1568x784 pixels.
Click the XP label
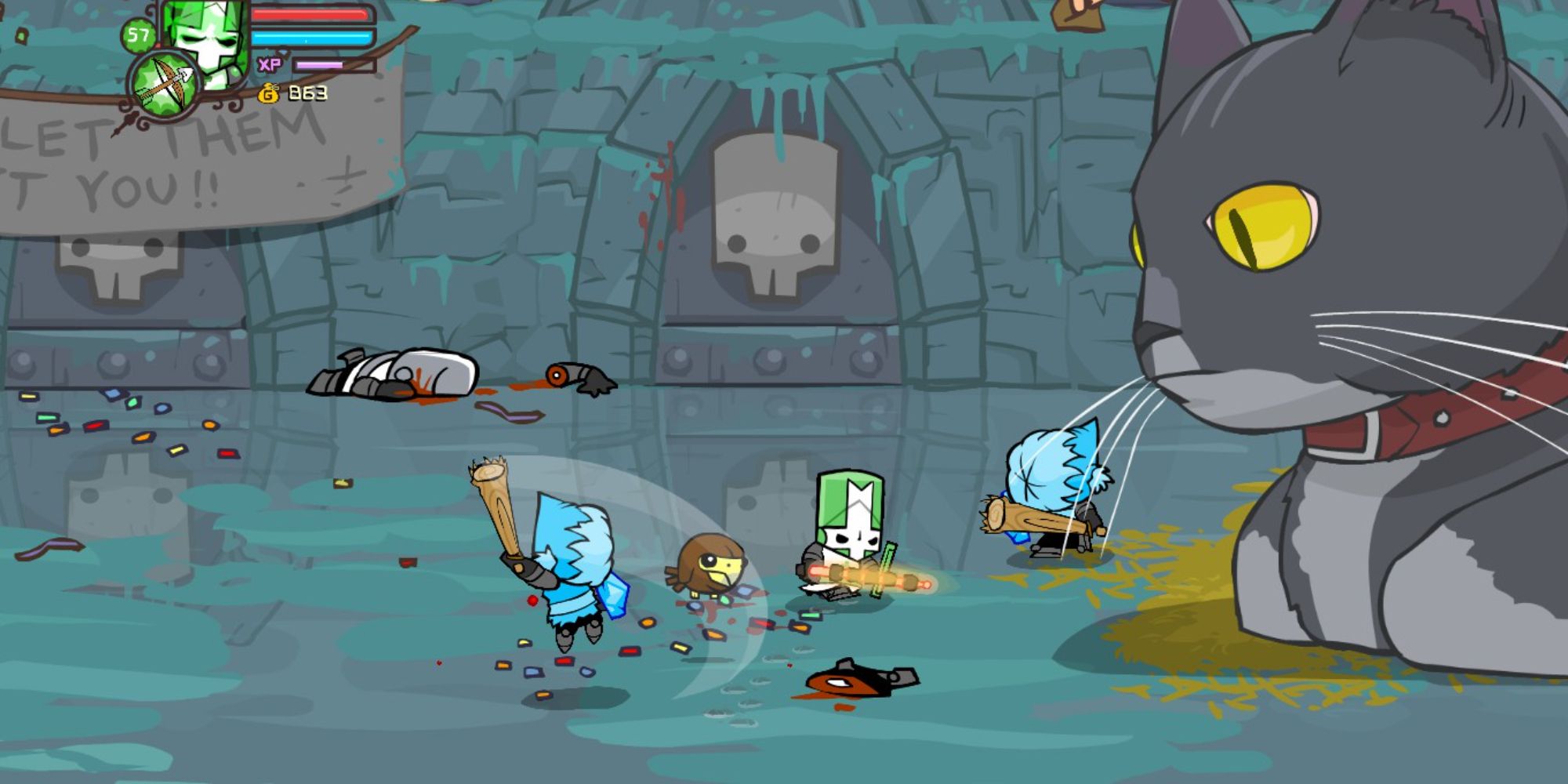[270, 64]
